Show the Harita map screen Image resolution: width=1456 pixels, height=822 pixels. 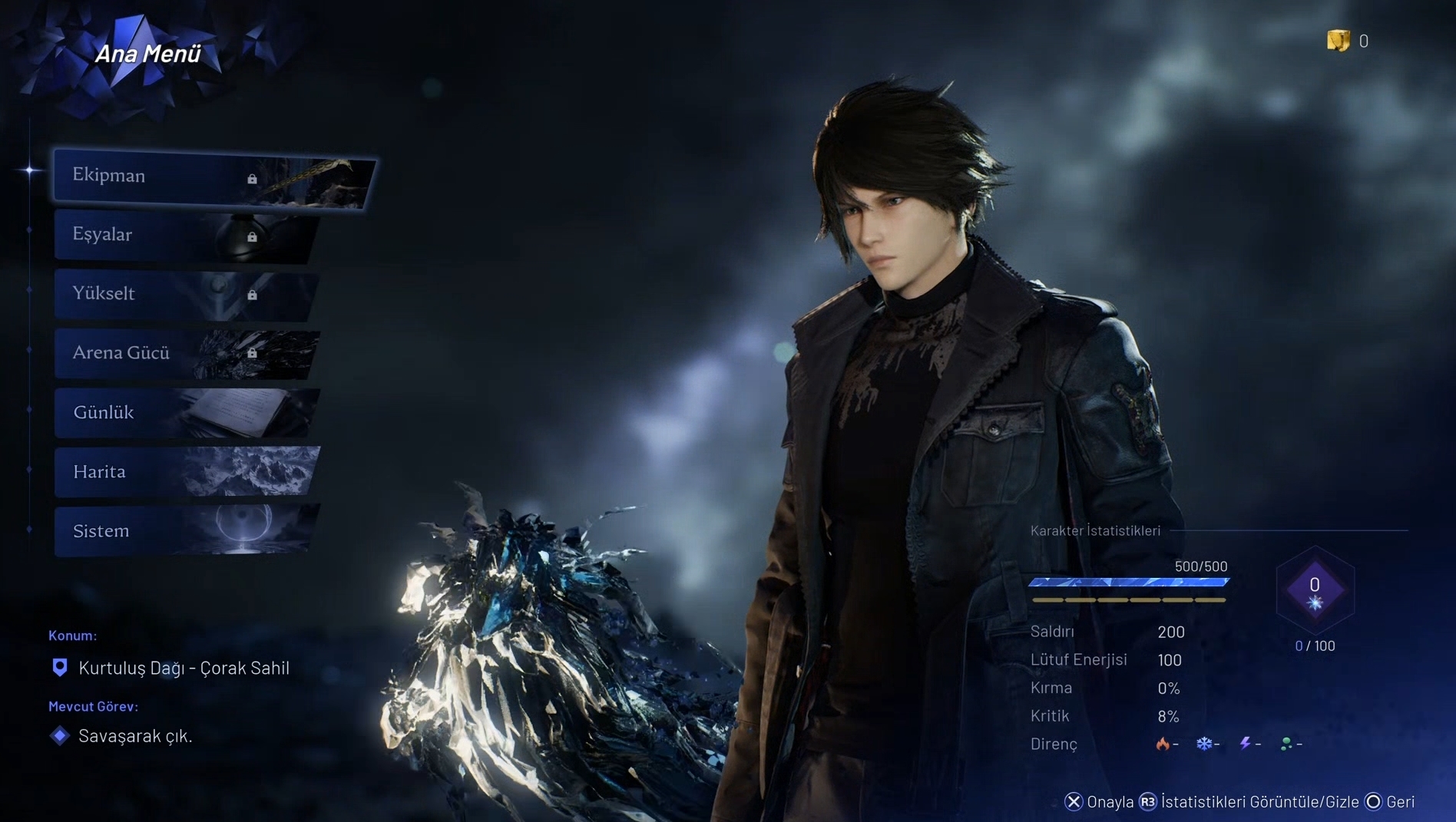[184, 472]
